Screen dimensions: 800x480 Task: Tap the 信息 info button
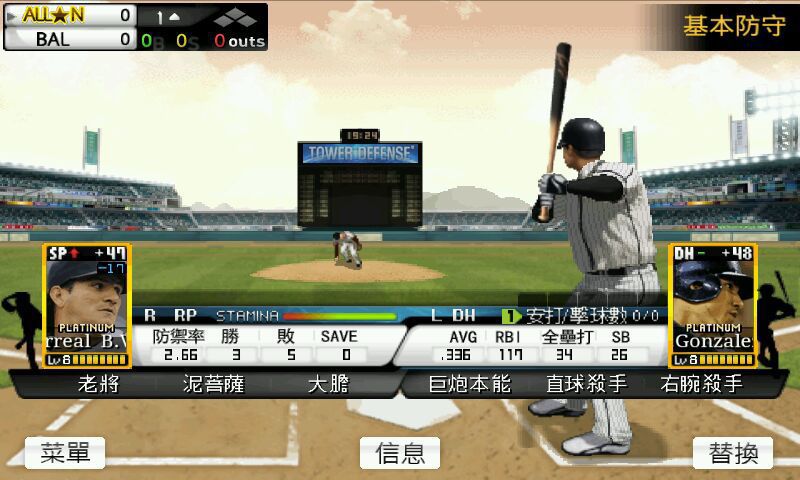[x=400, y=453]
